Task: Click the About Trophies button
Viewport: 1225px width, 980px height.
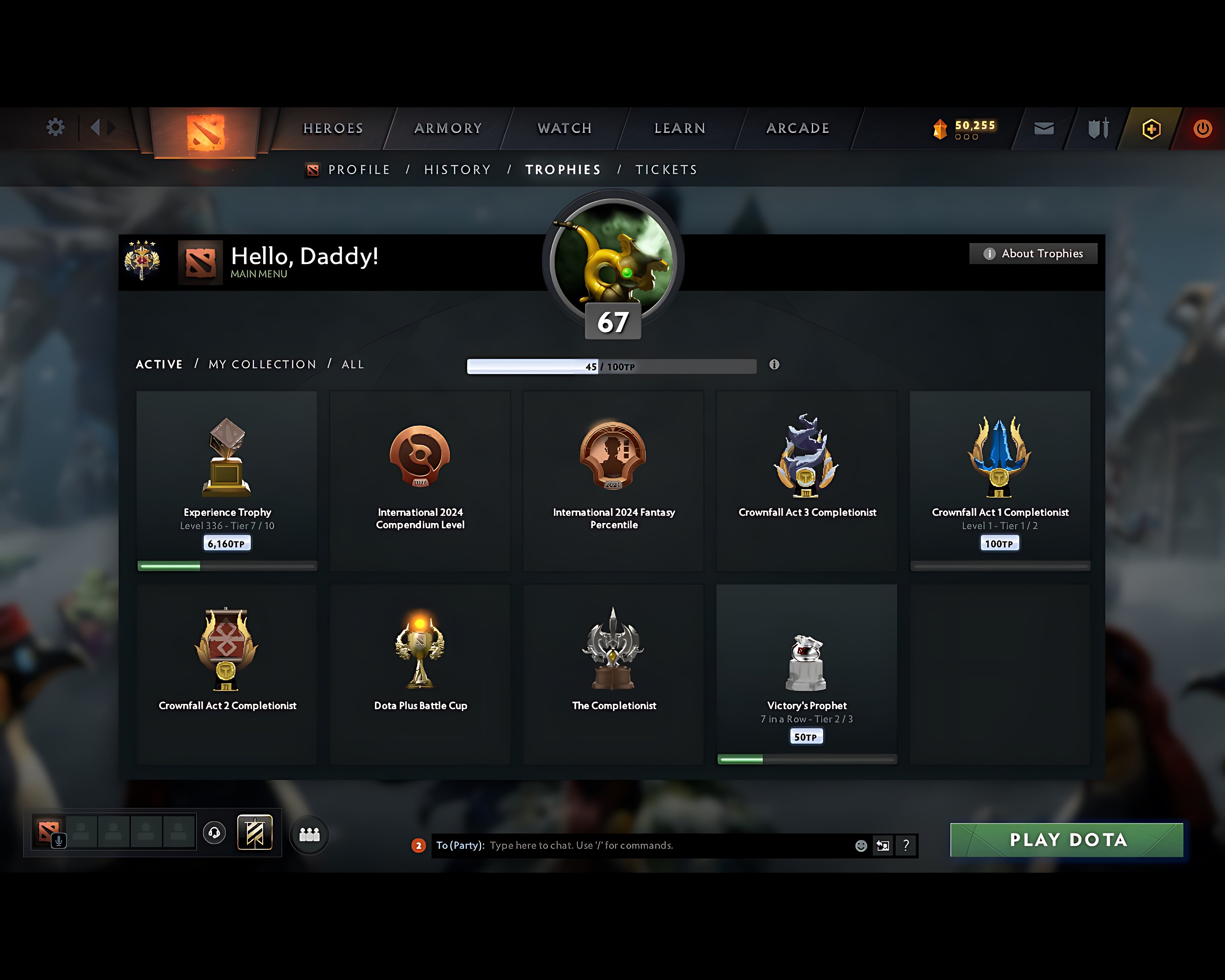Action: (x=1033, y=254)
